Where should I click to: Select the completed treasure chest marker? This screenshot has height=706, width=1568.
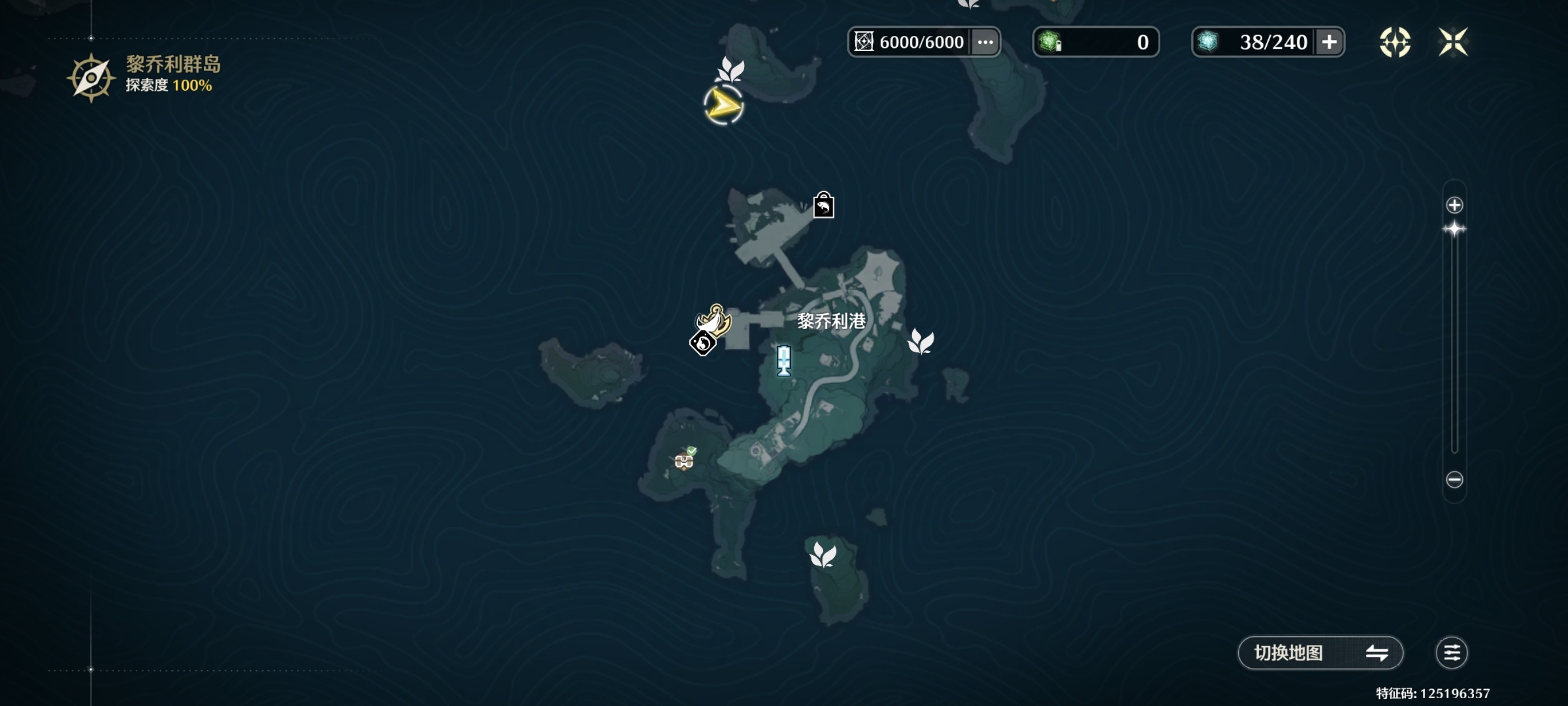point(684,460)
